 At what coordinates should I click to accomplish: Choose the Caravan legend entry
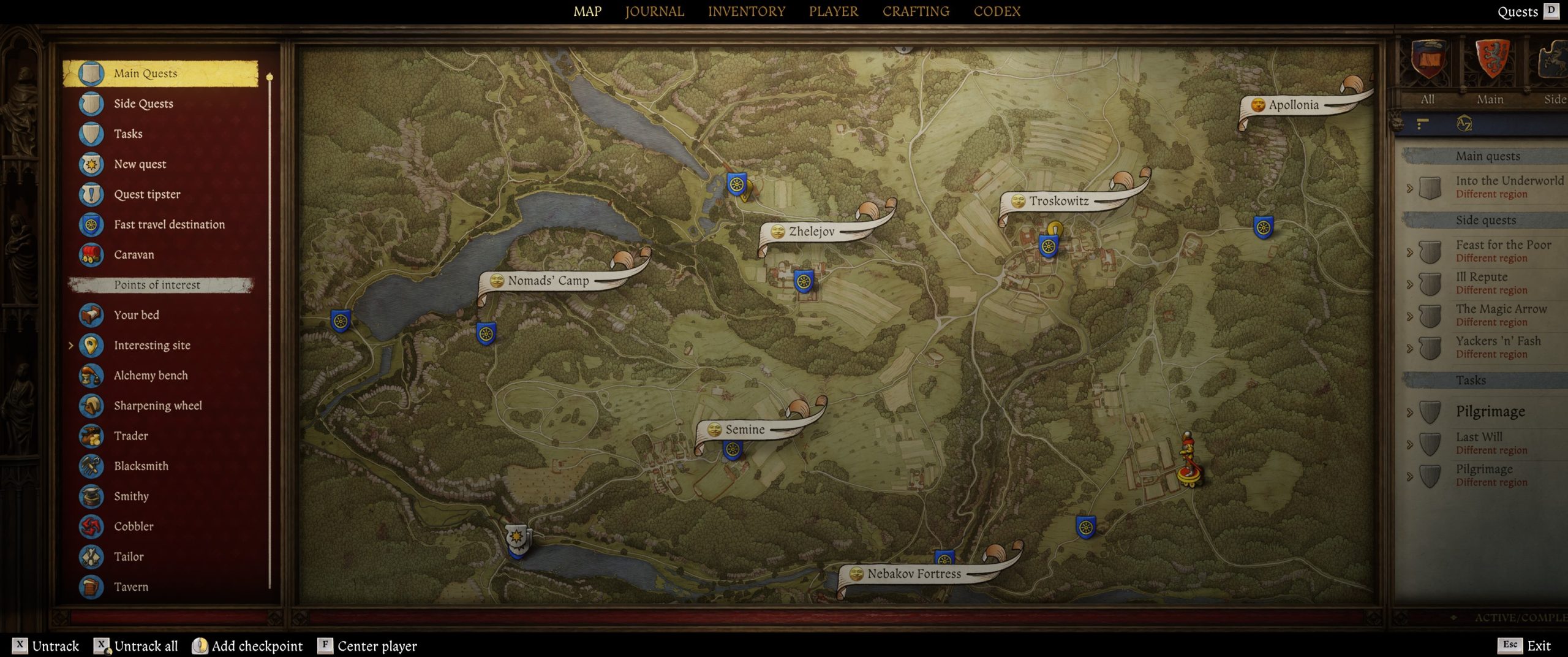click(134, 254)
